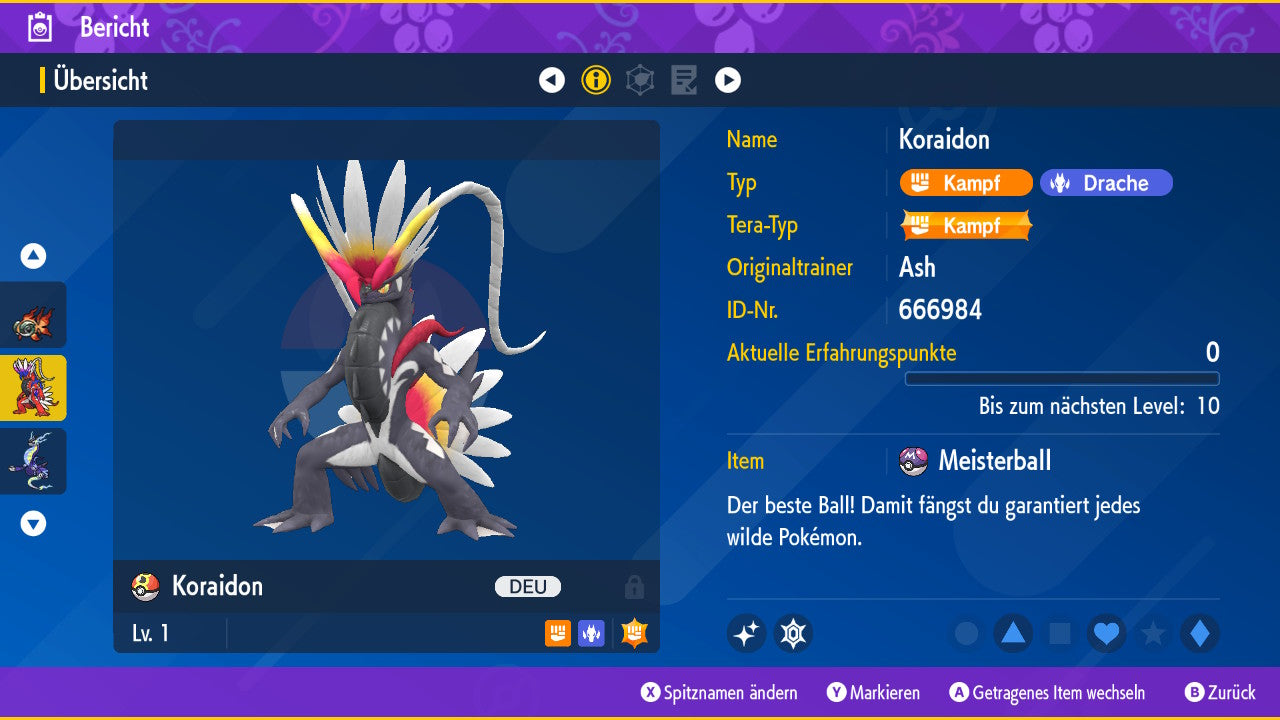Toggle the circle marking
Screen dimensions: 1280x720
966,634
